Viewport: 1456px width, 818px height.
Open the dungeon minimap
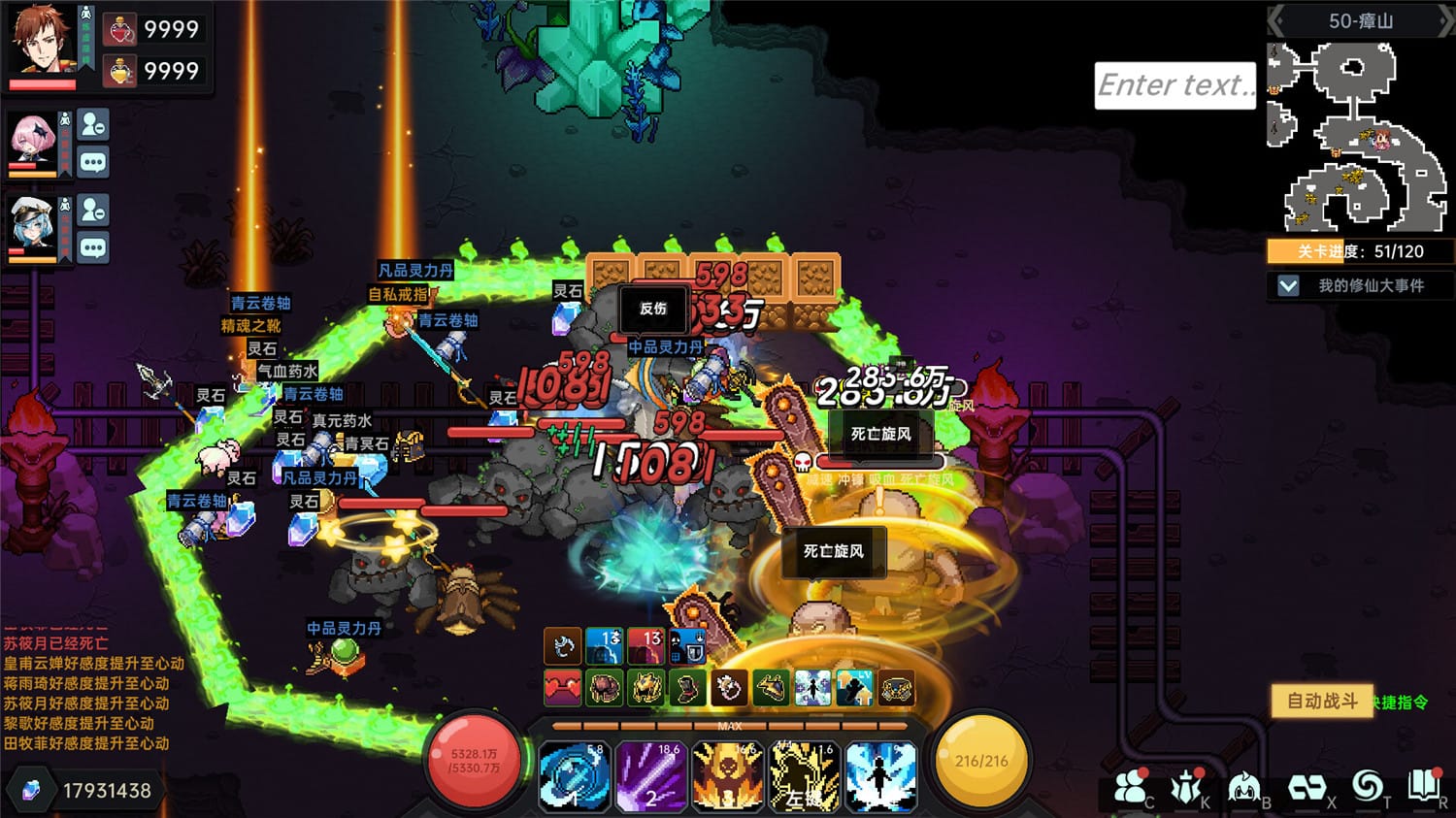click(x=1359, y=136)
